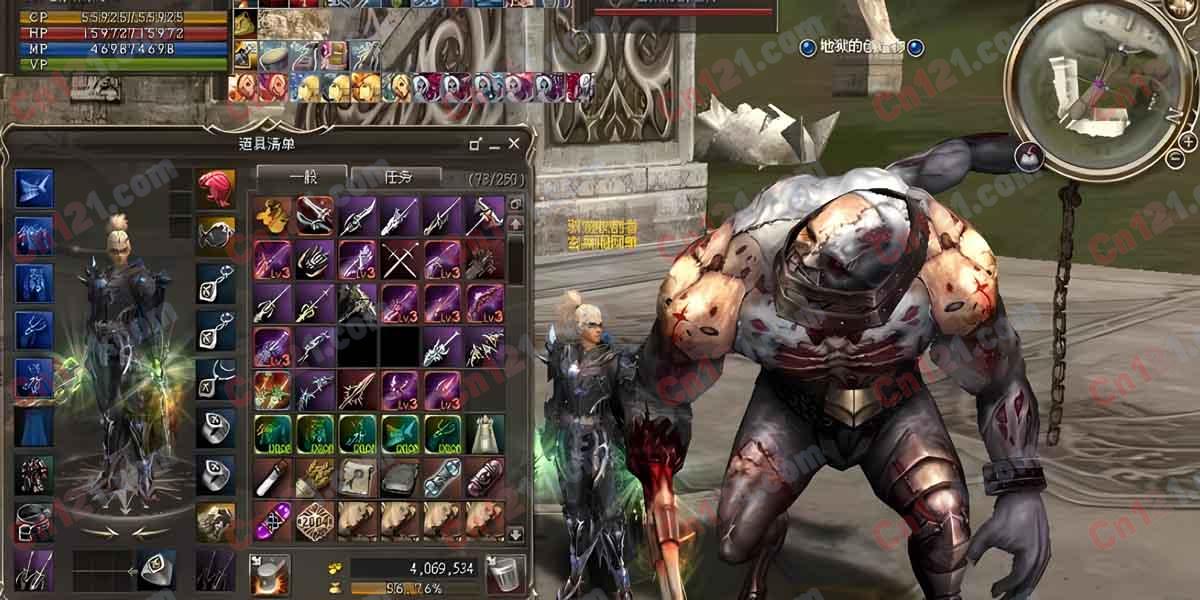Click the crystallize item button
Viewport: 1200px width, 600px height.
(x=269, y=574)
